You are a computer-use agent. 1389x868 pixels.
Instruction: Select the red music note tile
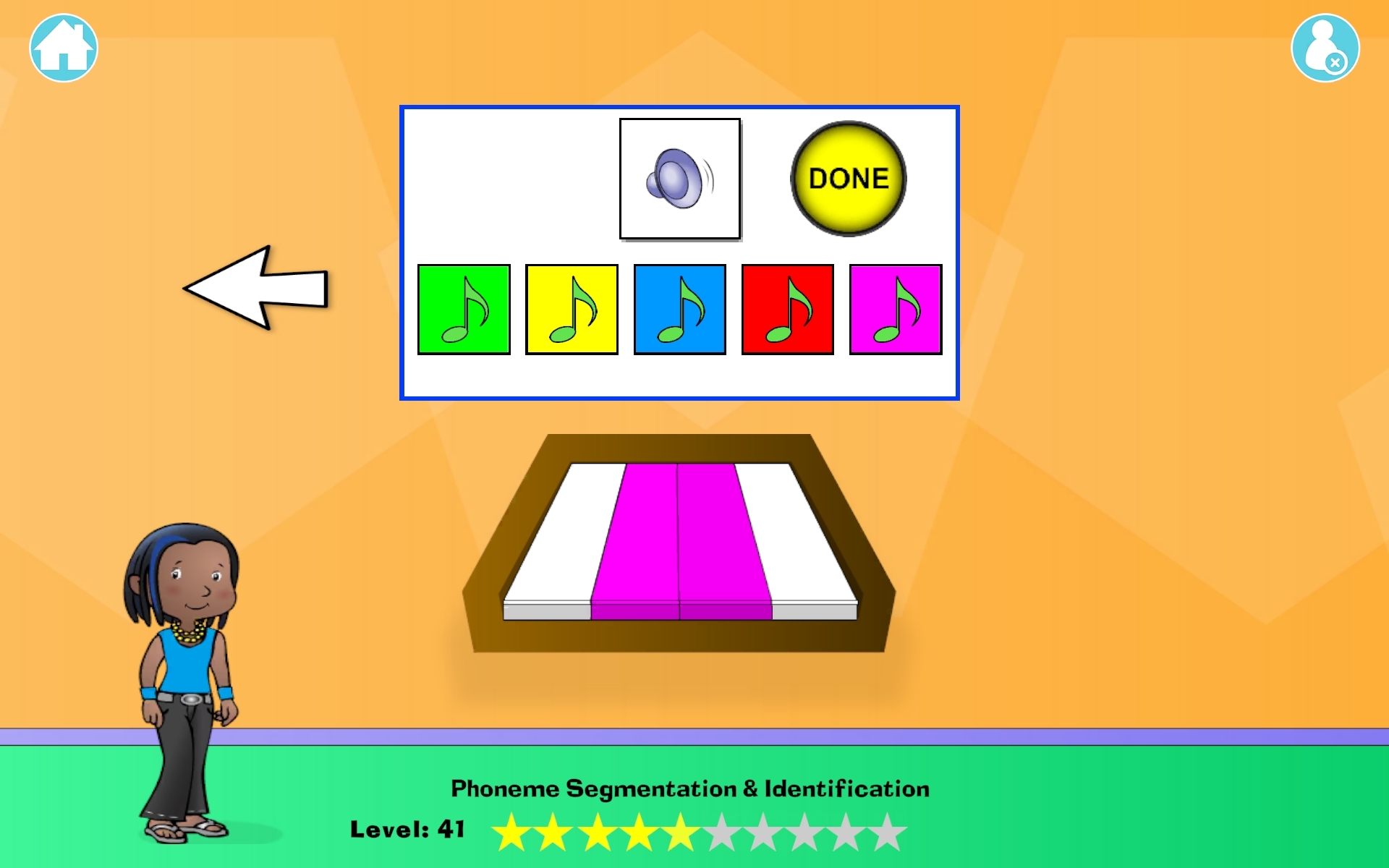[x=787, y=308]
